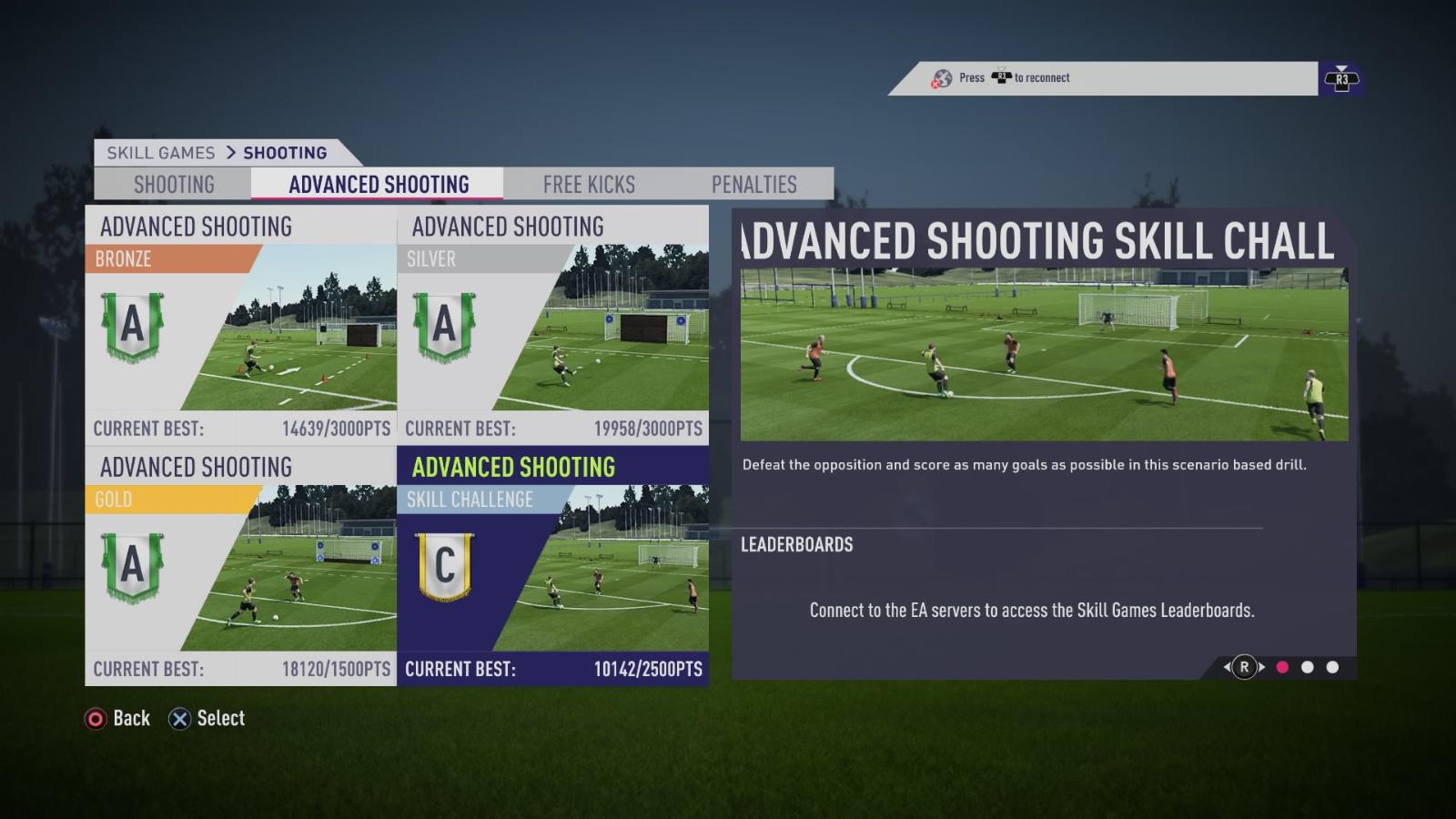Select the Advanced Shooting Silver drill
Viewport: 1456px width, 819px height.
(x=553, y=325)
